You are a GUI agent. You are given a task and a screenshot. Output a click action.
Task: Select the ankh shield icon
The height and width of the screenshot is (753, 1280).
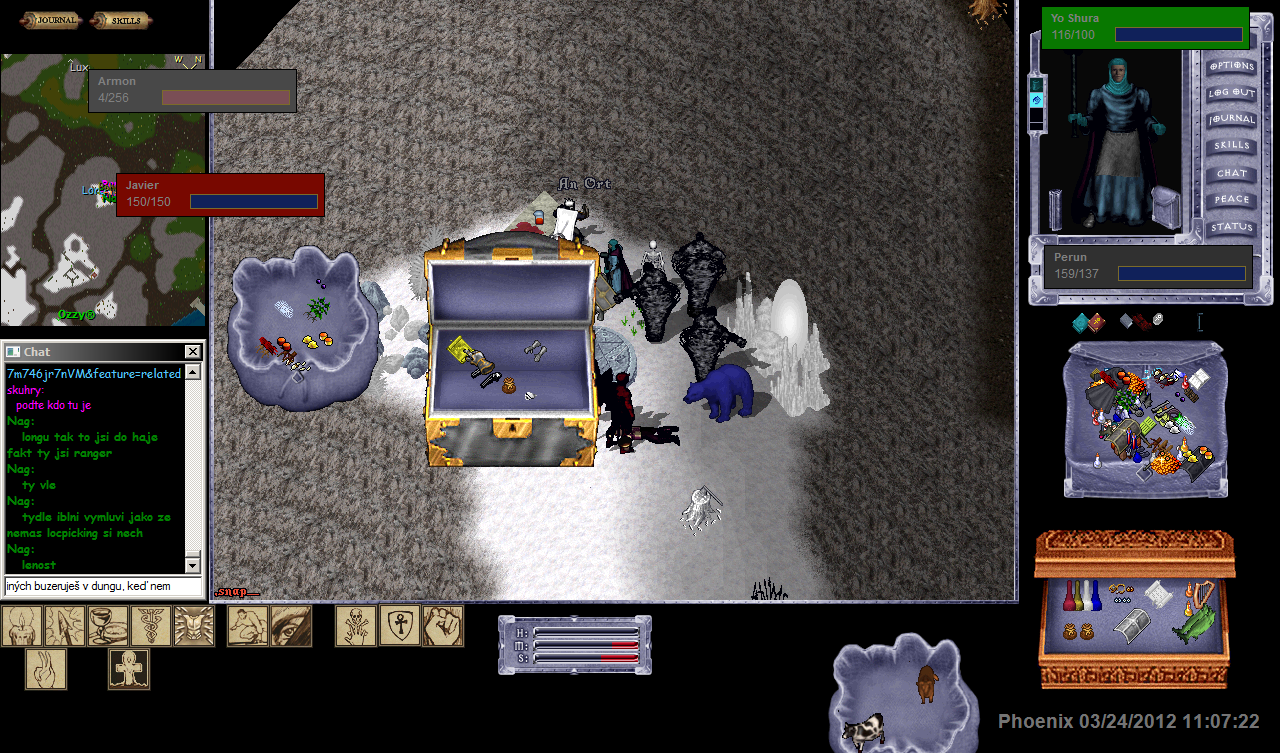click(399, 626)
